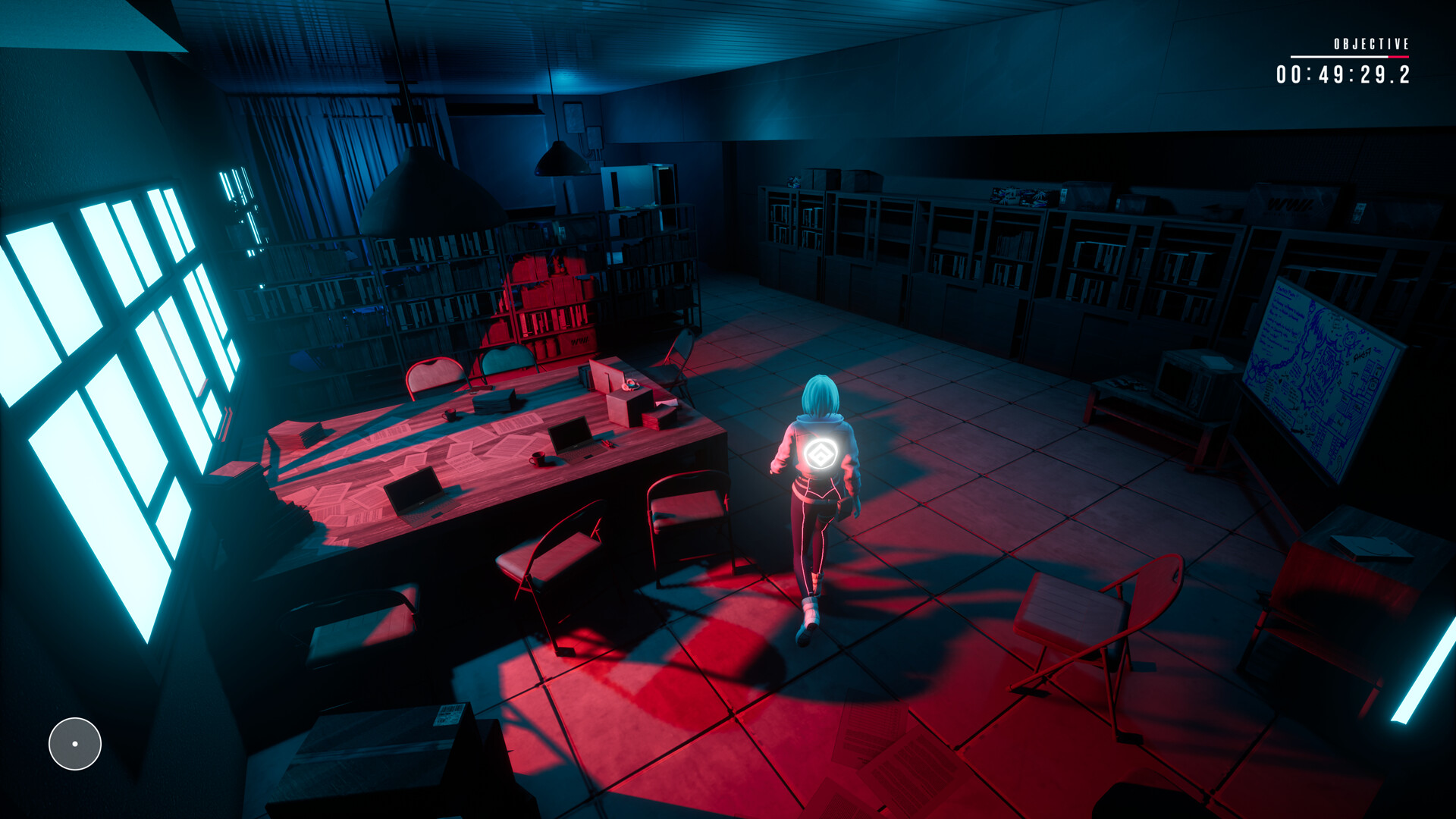Open the cardboard box on the desk
This screenshot has width=1456, height=819.
pyautogui.click(x=622, y=400)
